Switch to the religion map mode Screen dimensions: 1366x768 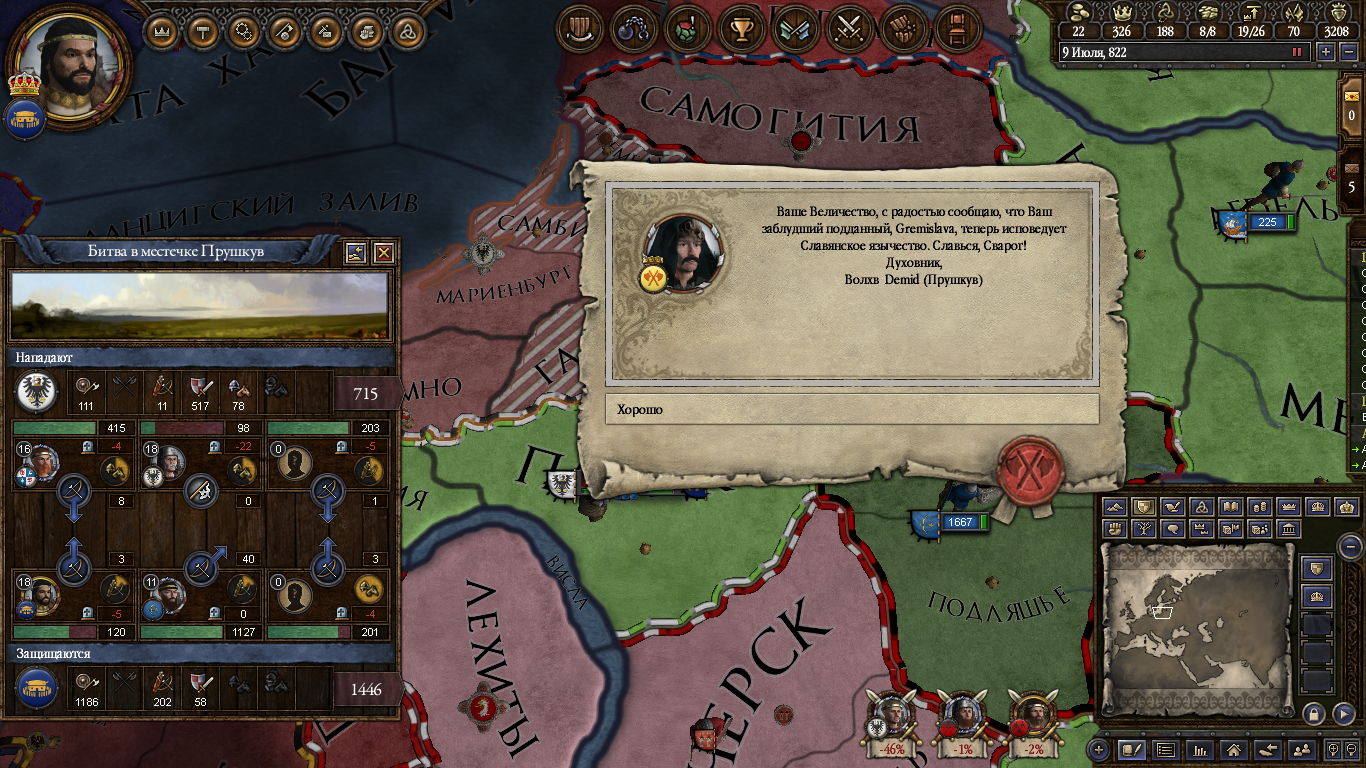1203,507
